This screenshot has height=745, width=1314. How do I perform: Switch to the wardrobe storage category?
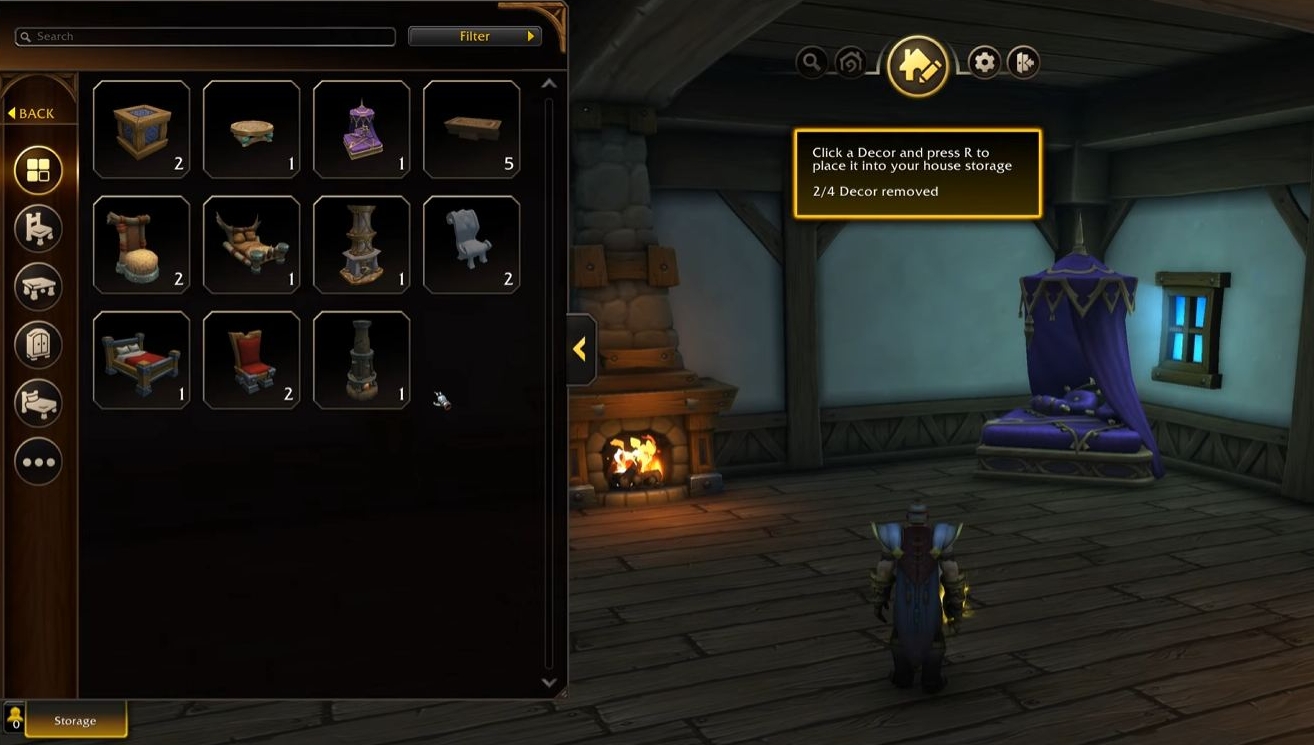point(38,345)
